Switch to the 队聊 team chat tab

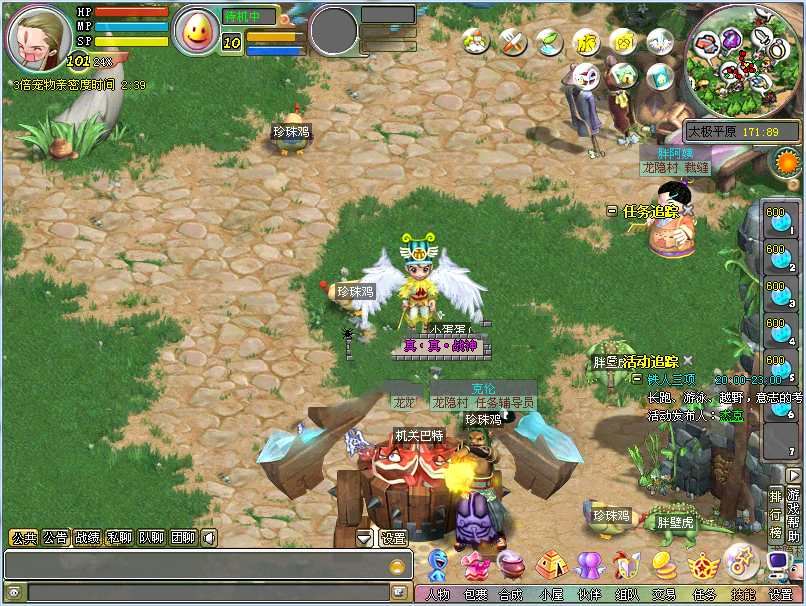(151, 538)
